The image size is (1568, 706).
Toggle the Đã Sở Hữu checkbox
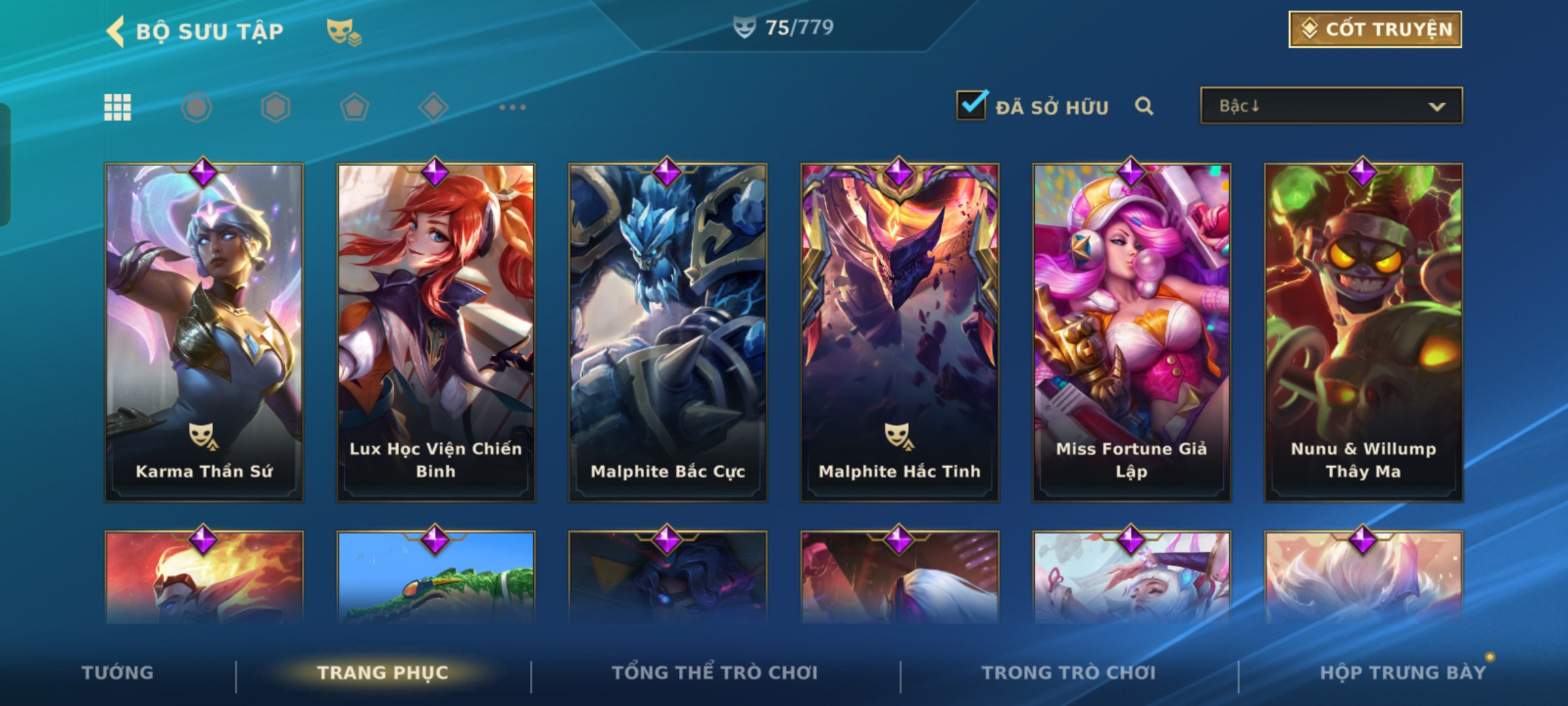[x=971, y=106]
